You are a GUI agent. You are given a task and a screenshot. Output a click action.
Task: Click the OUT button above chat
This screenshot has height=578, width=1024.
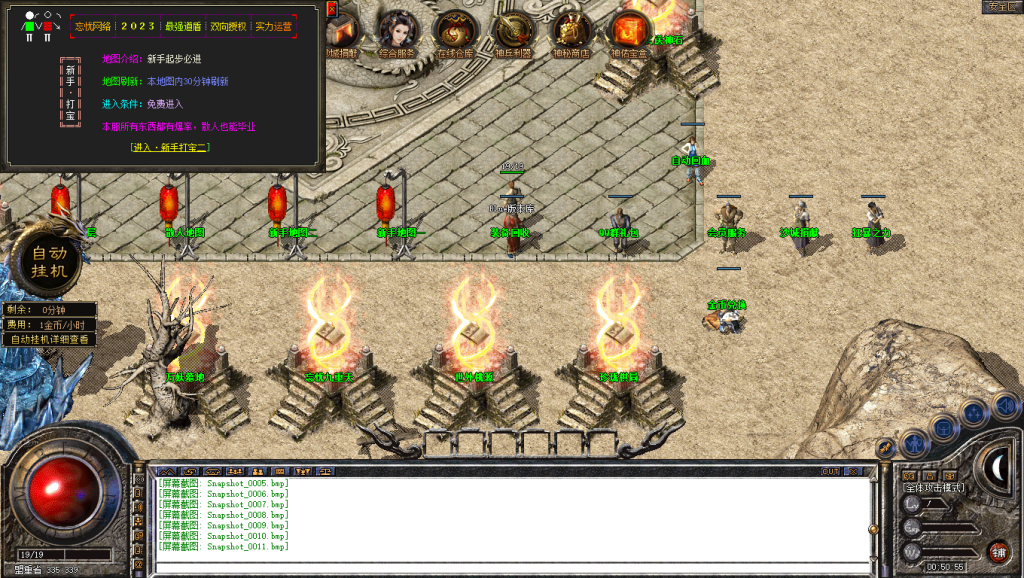pos(831,471)
